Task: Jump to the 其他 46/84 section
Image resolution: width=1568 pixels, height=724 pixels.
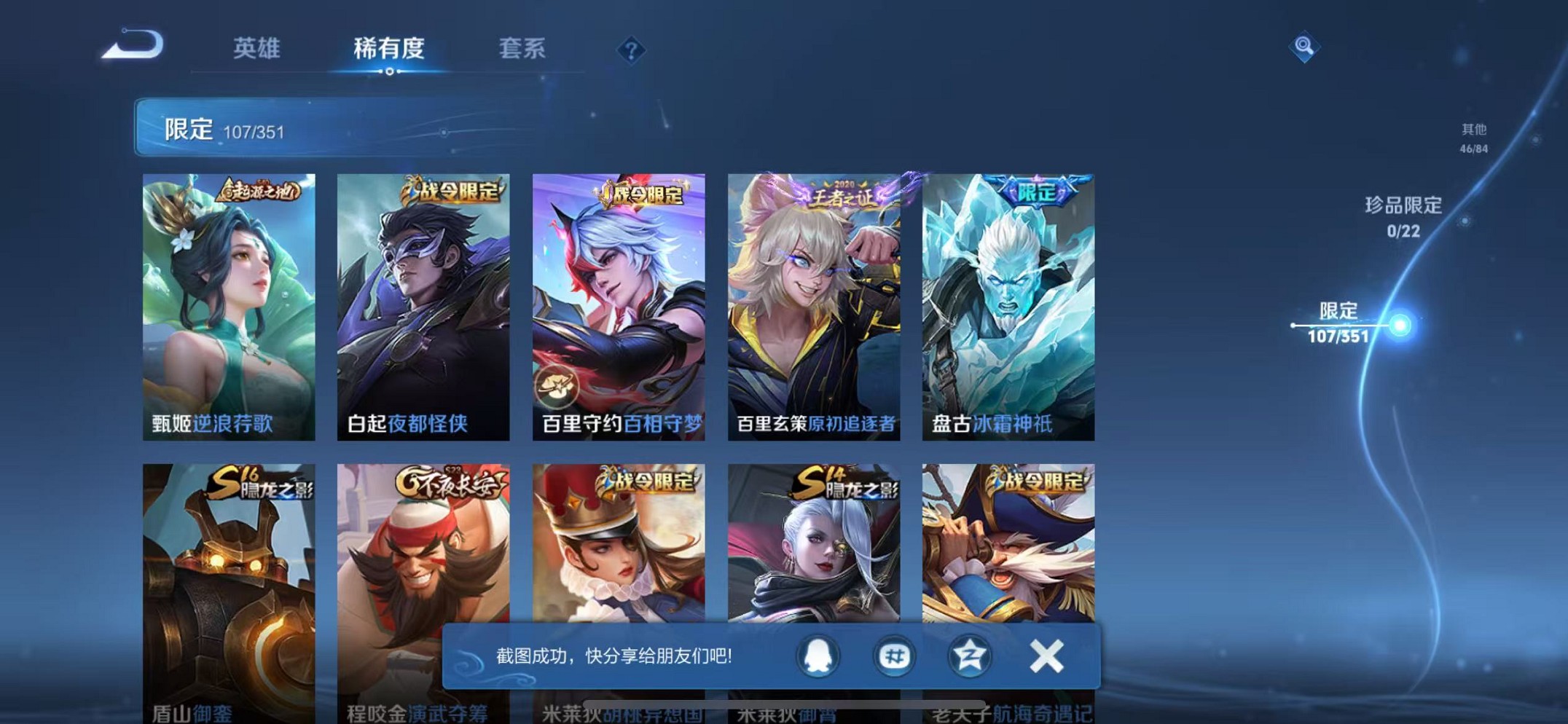Action: (1473, 138)
